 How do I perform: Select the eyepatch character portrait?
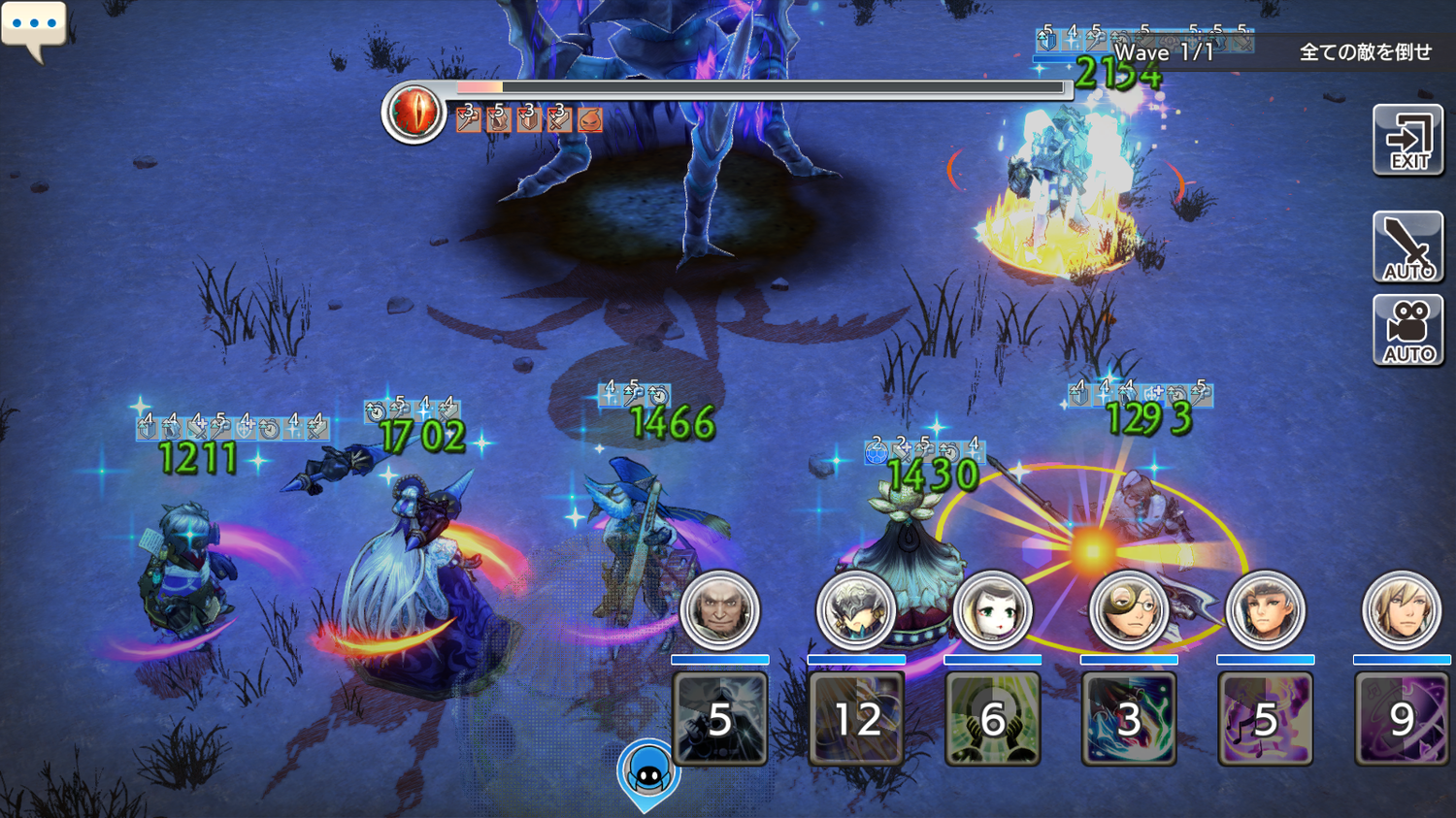[1129, 610]
